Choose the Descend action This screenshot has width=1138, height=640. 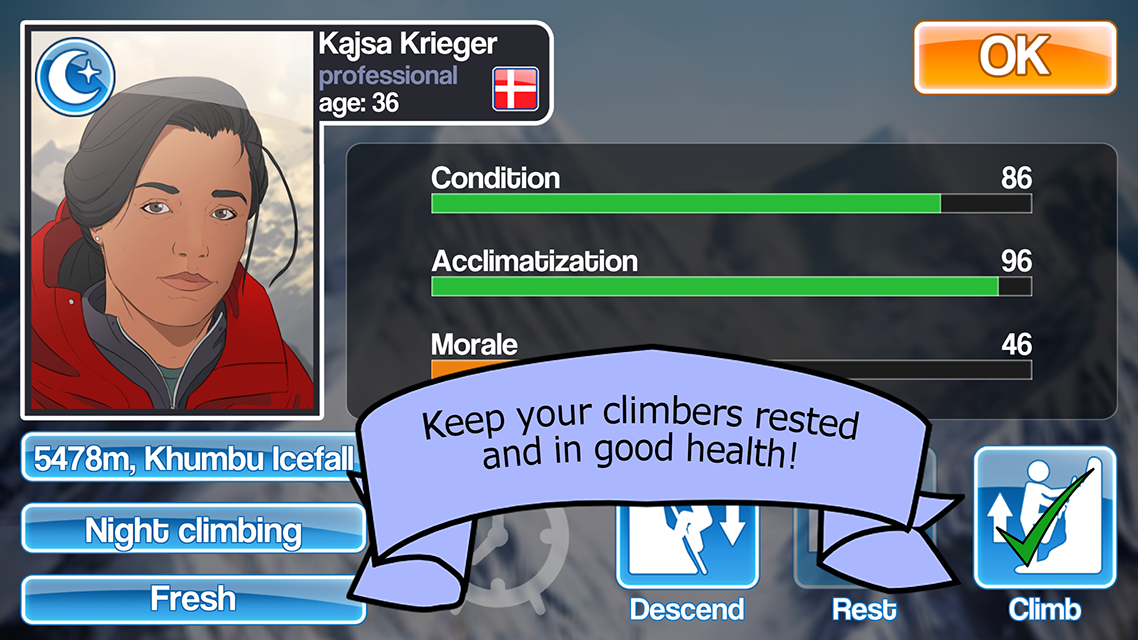pyautogui.click(x=687, y=560)
